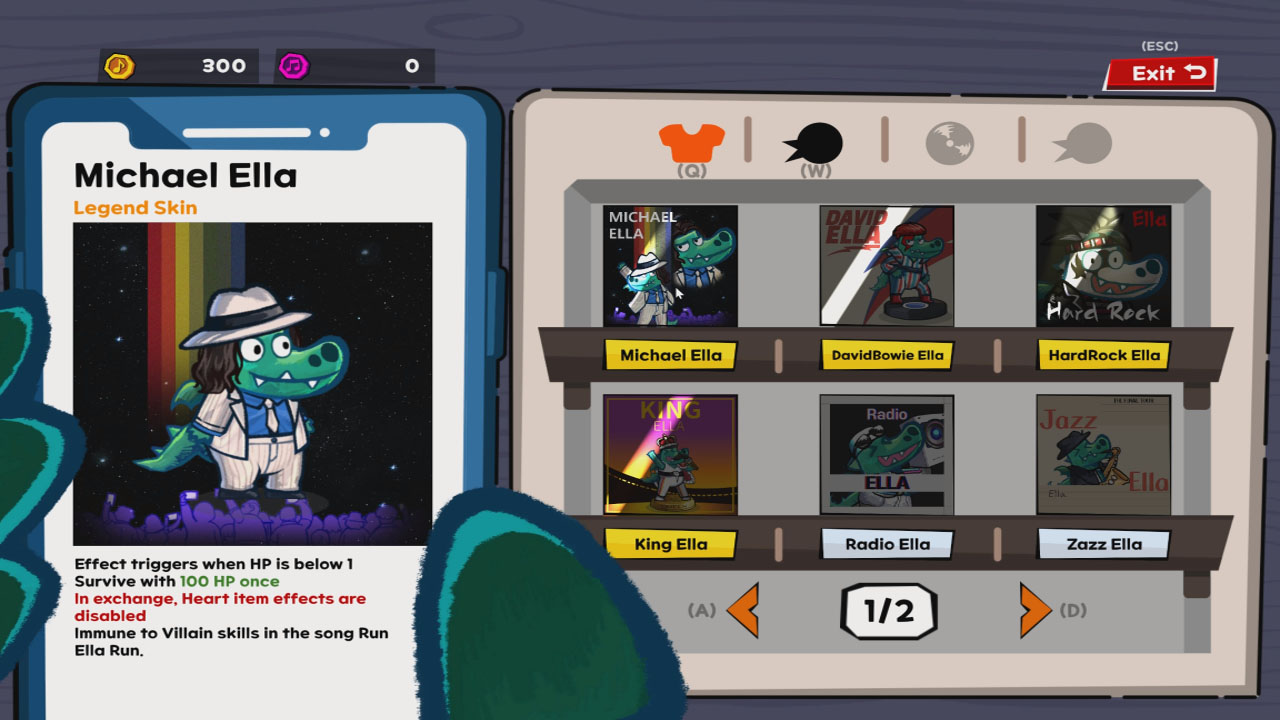
Task: Click the return arrow on the Exit button
Action: (x=1193, y=72)
